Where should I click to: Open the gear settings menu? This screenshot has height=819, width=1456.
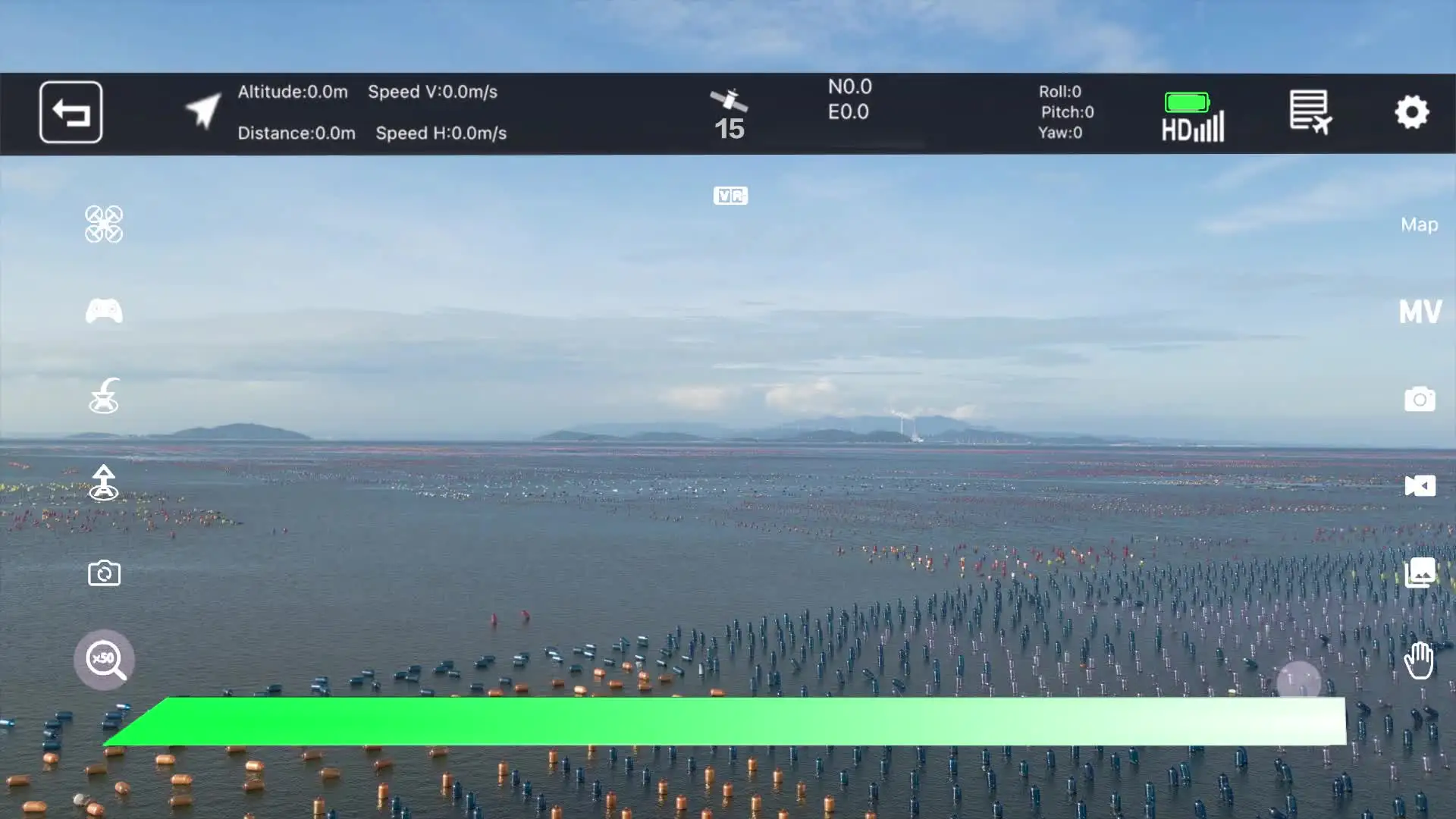pos(1411,112)
